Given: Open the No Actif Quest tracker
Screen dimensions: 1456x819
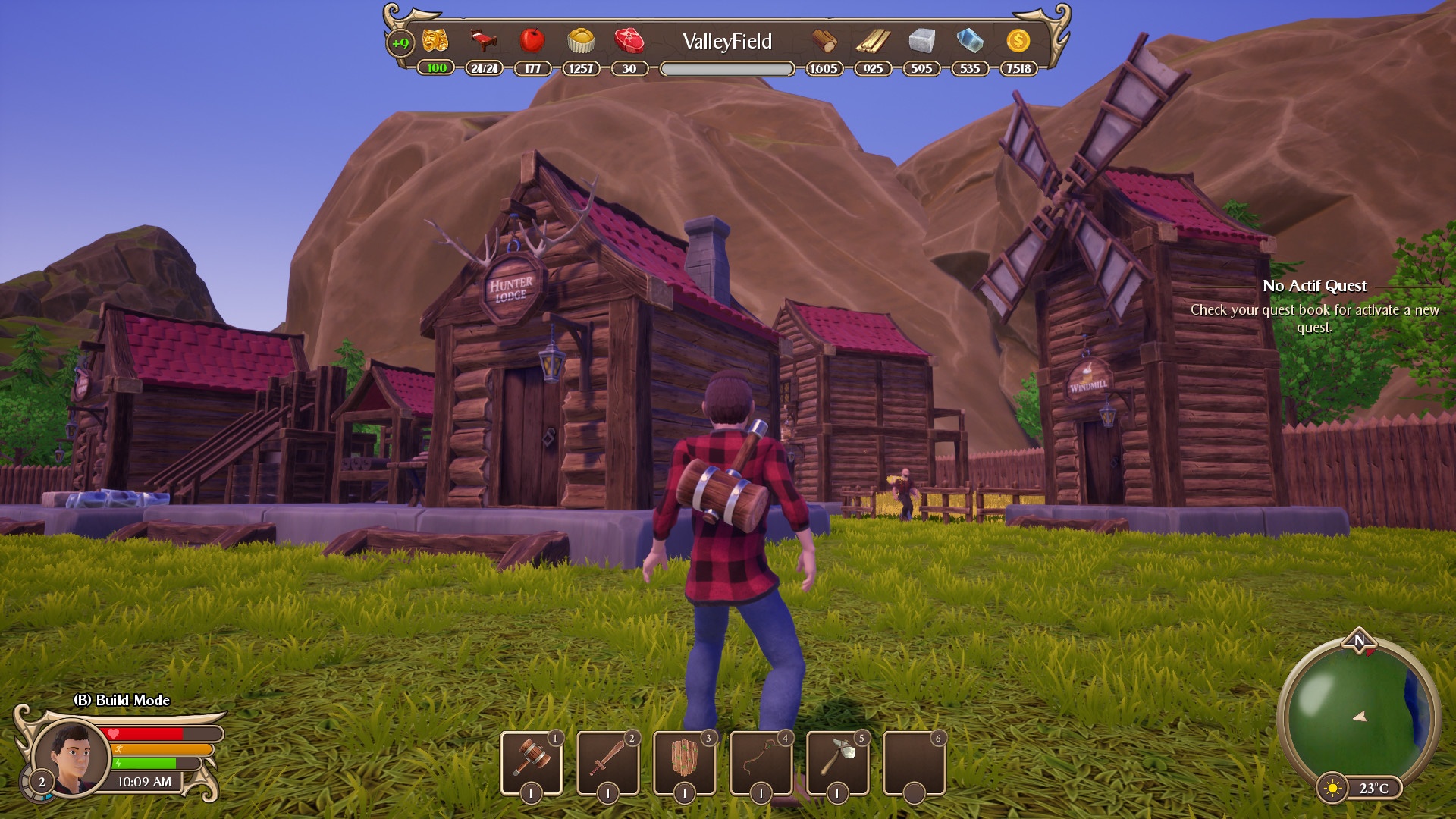Looking at the screenshot, I should [1314, 286].
